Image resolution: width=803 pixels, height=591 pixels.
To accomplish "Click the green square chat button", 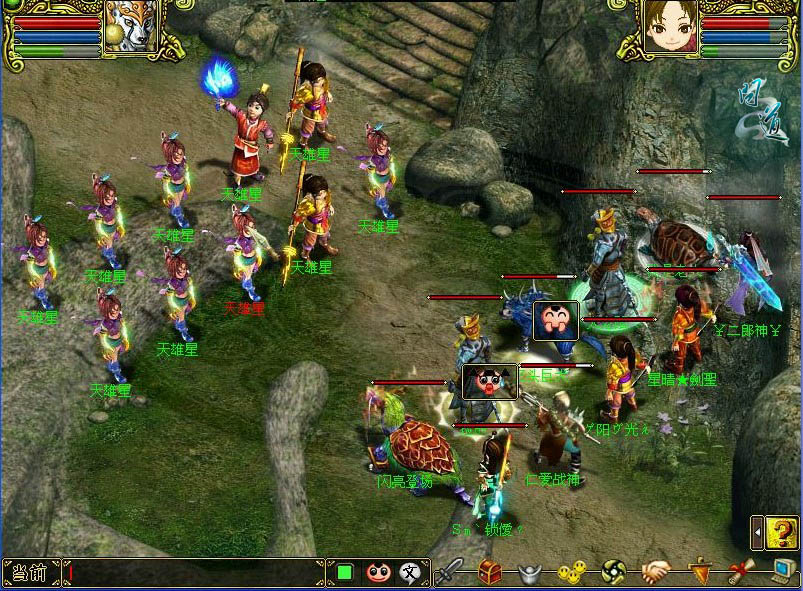I will [x=345, y=573].
